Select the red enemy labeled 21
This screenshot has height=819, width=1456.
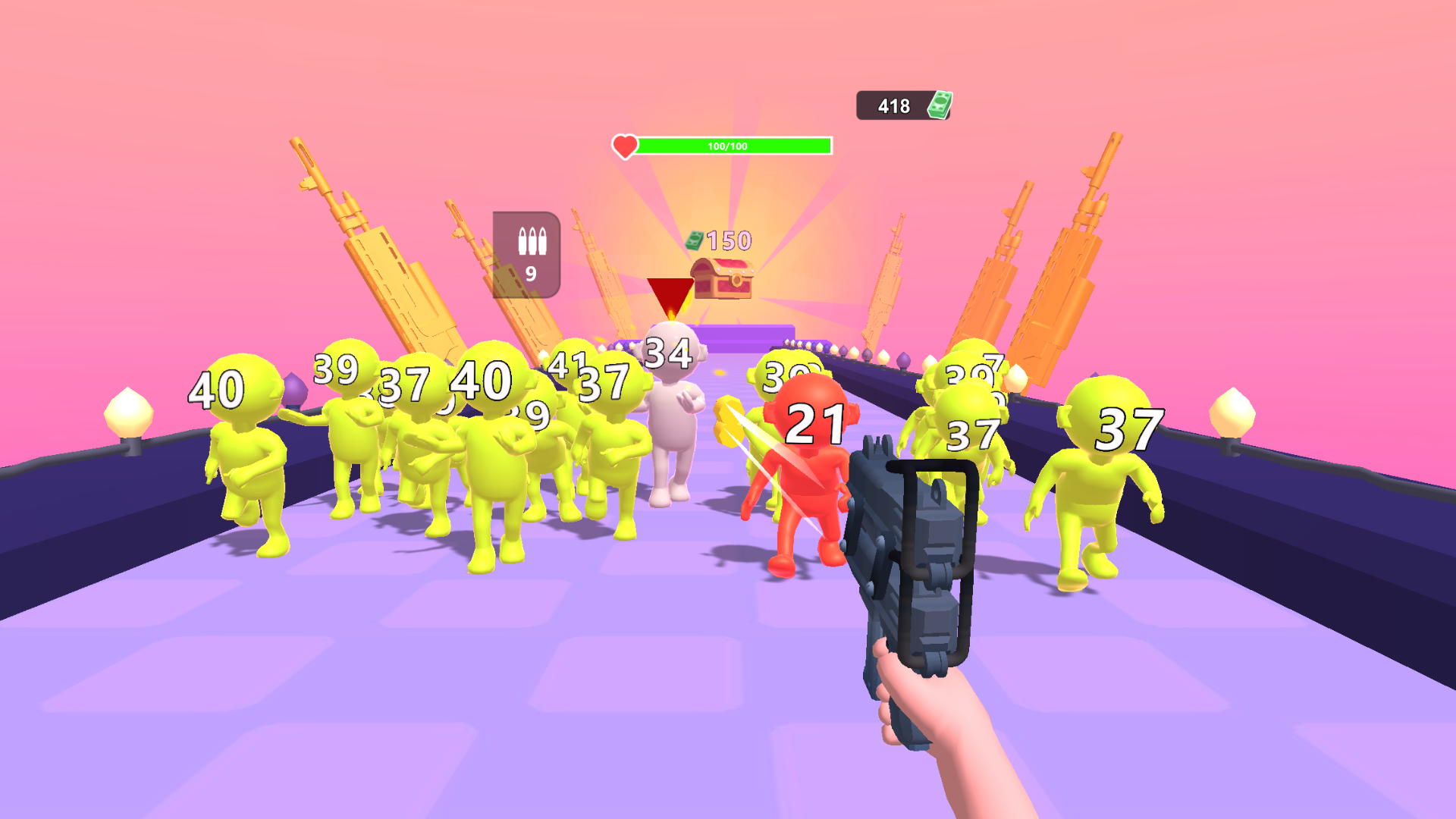coord(811,470)
